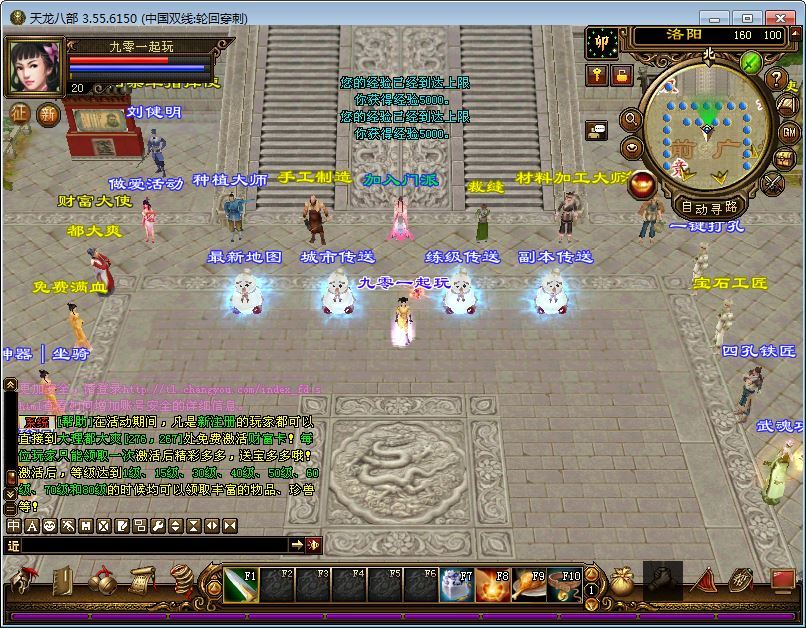Close the game window
This screenshot has height=628, width=806.
778,18
